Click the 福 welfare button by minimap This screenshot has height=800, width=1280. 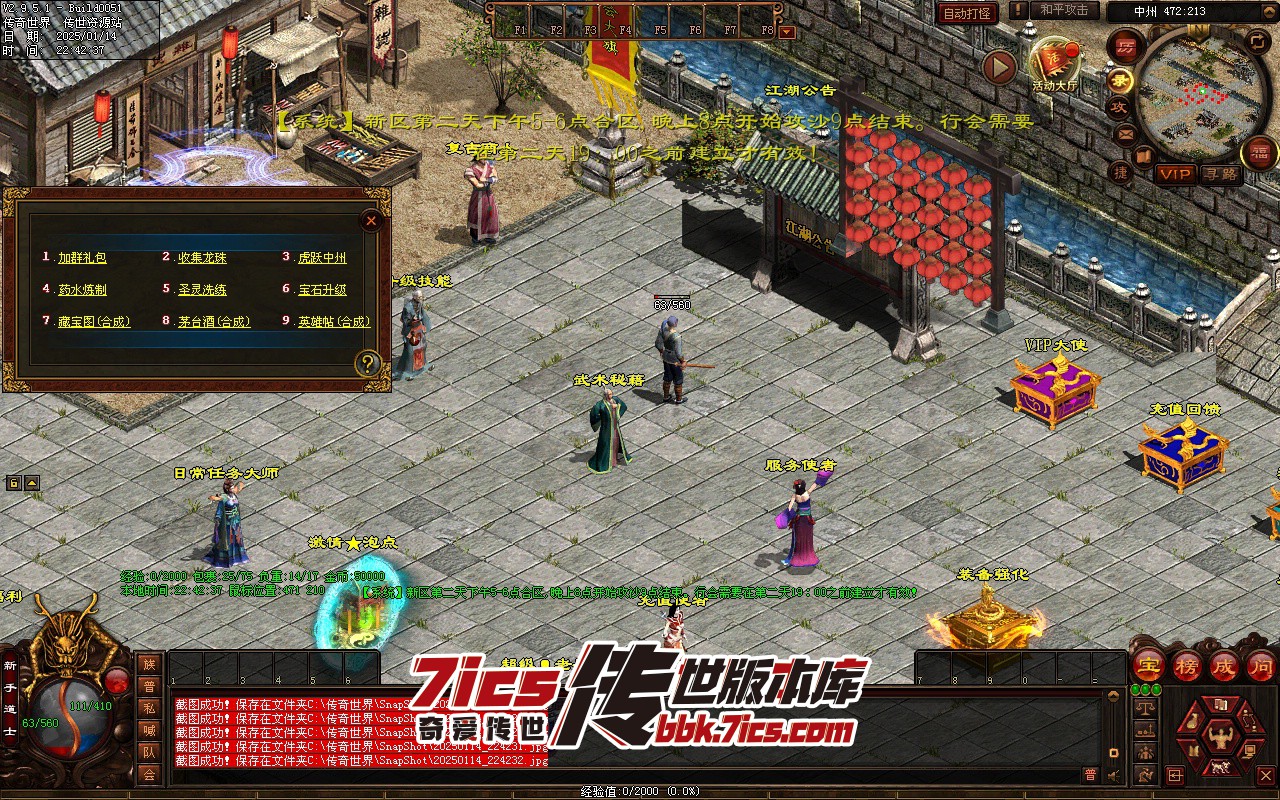click(1259, 153)
